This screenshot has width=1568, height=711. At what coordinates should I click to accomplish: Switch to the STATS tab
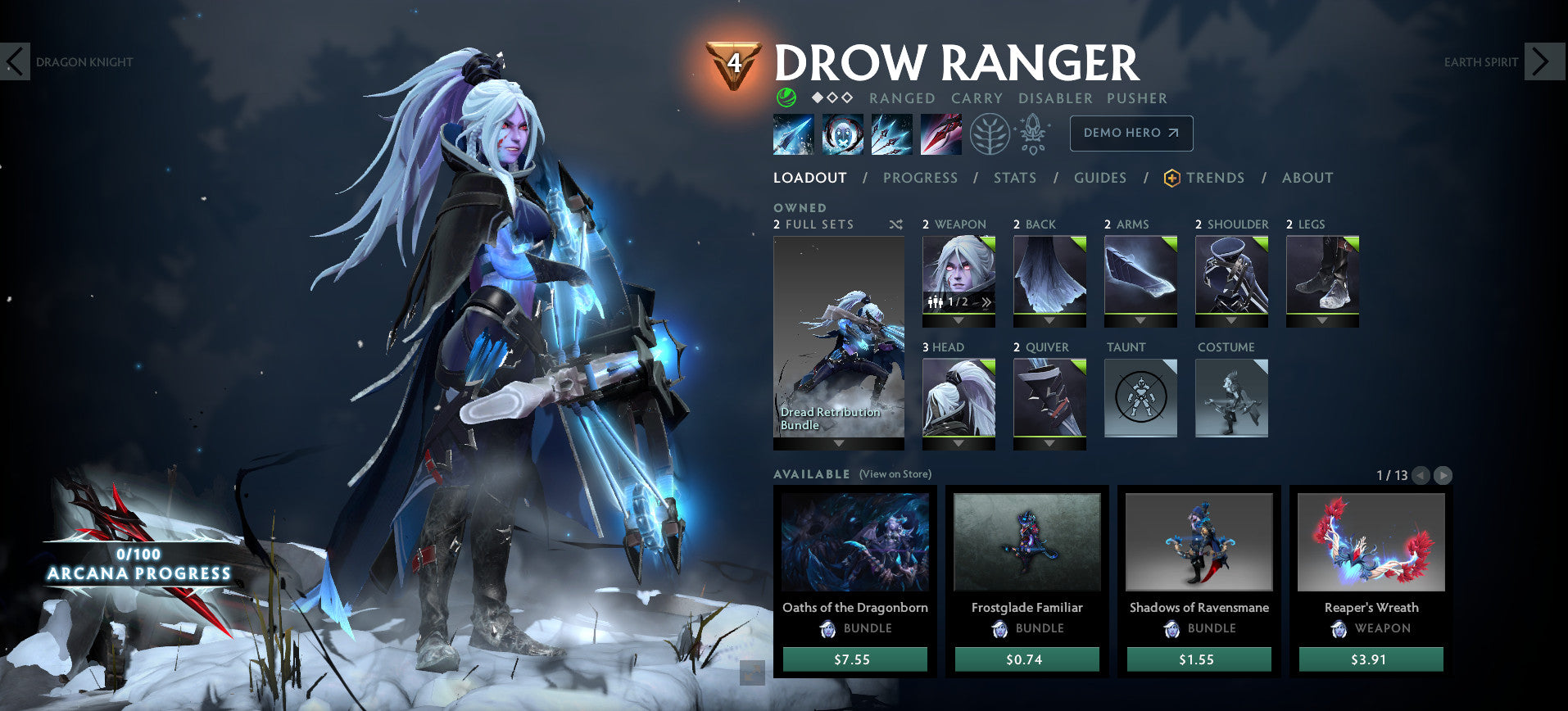point(1014,178)
